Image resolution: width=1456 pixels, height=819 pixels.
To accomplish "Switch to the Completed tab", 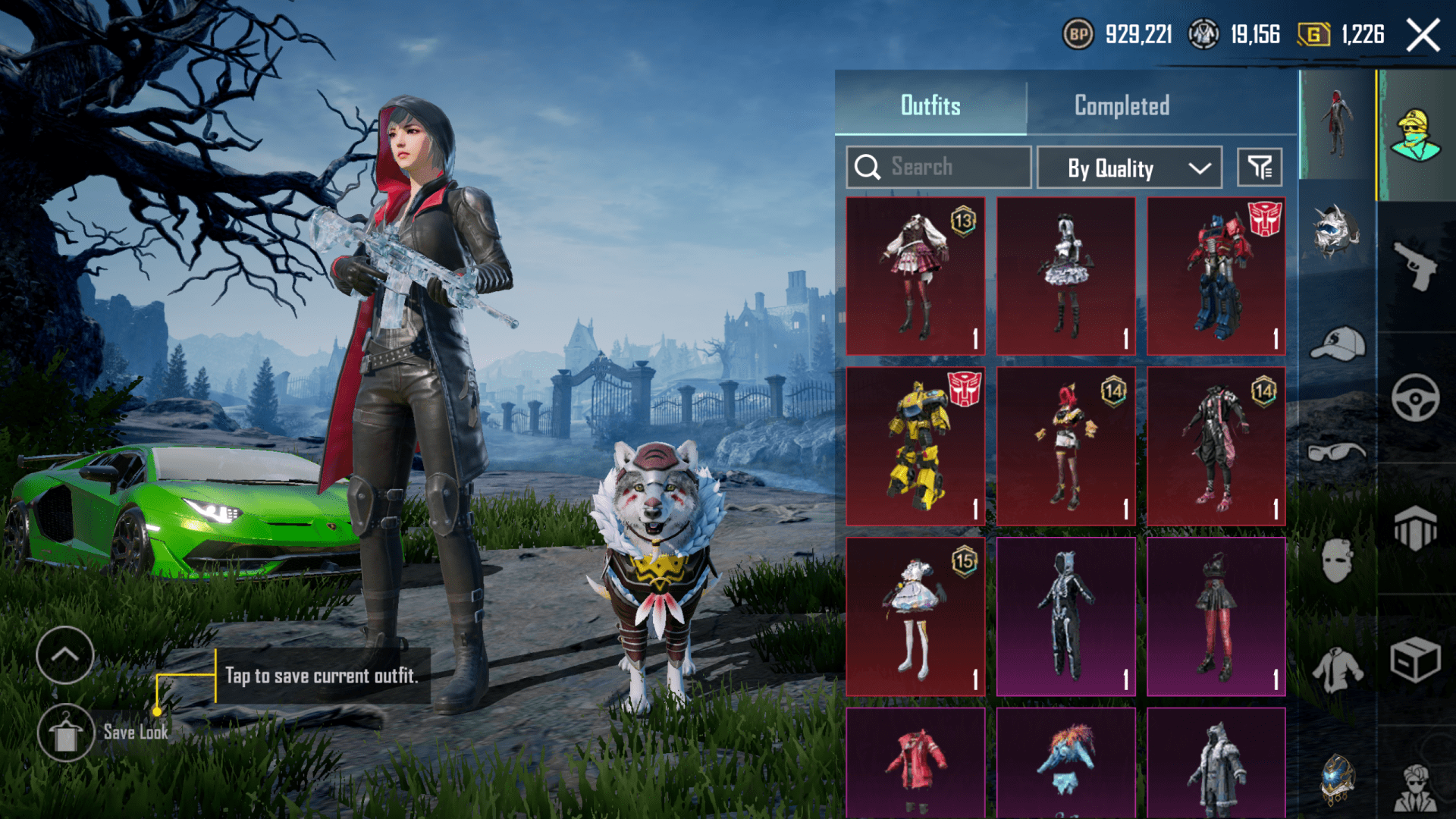I will click(1122, 105).
